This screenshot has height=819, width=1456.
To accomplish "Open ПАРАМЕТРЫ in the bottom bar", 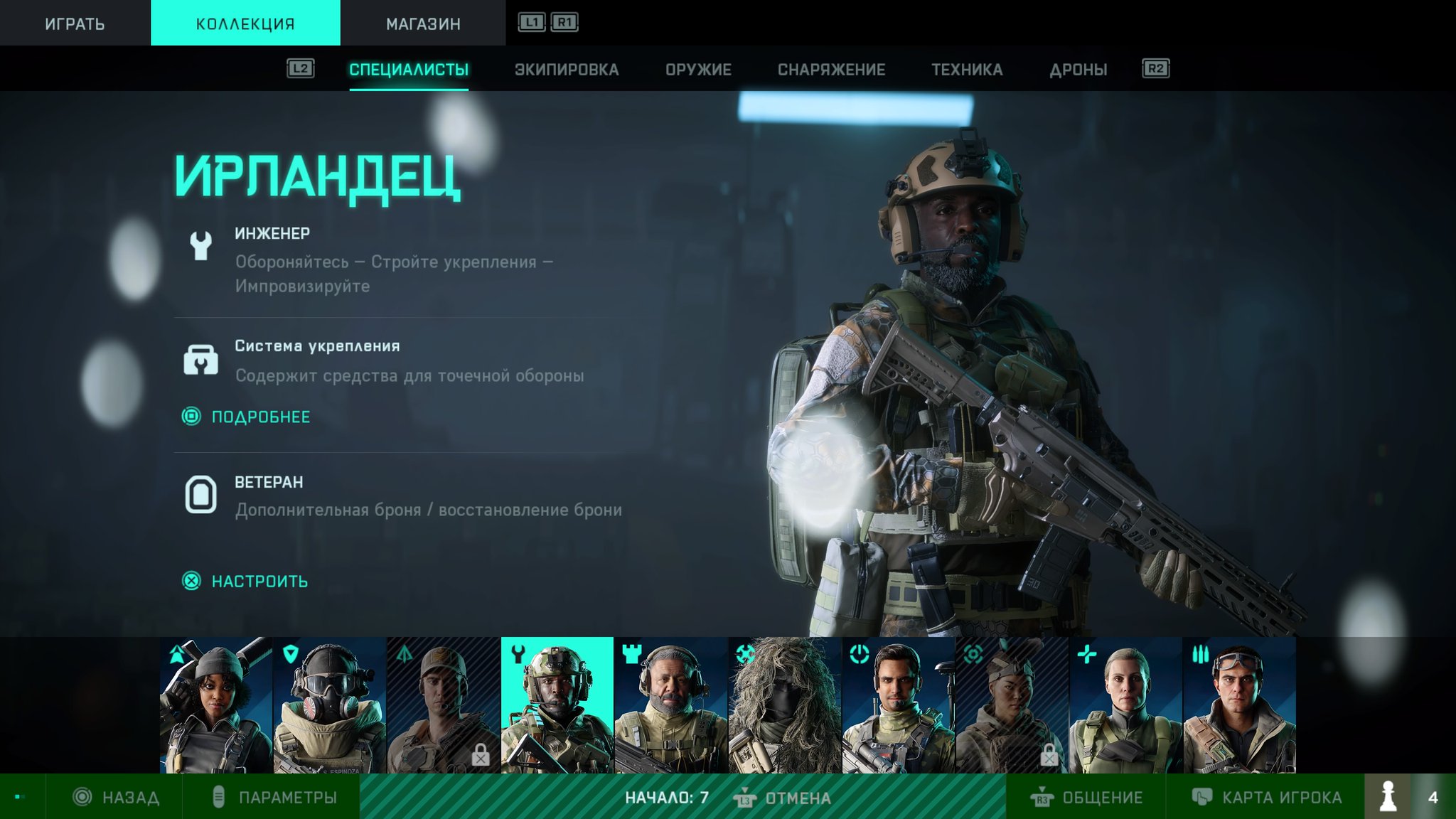I will click(x=276, y=798).
